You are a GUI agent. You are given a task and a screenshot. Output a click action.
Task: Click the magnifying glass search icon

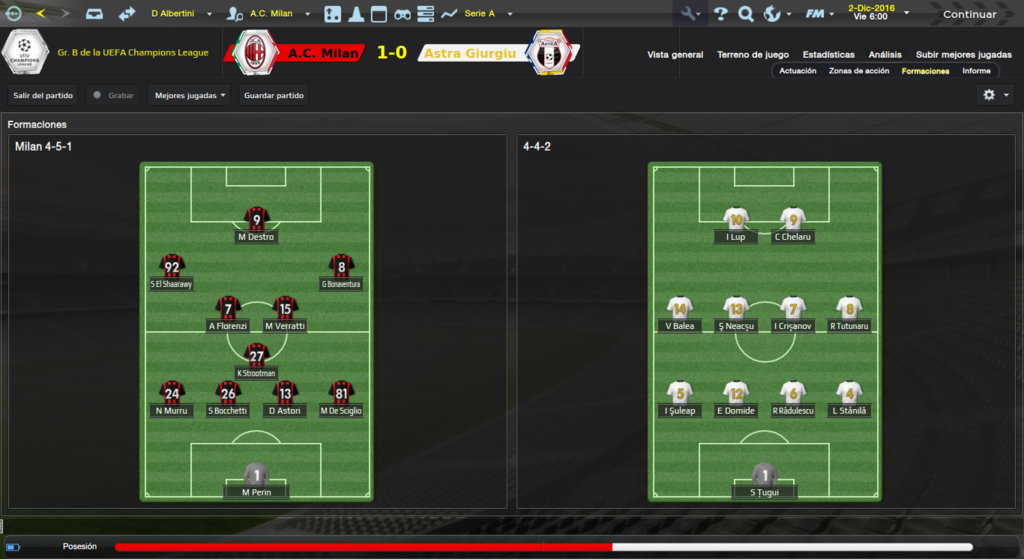745,14
